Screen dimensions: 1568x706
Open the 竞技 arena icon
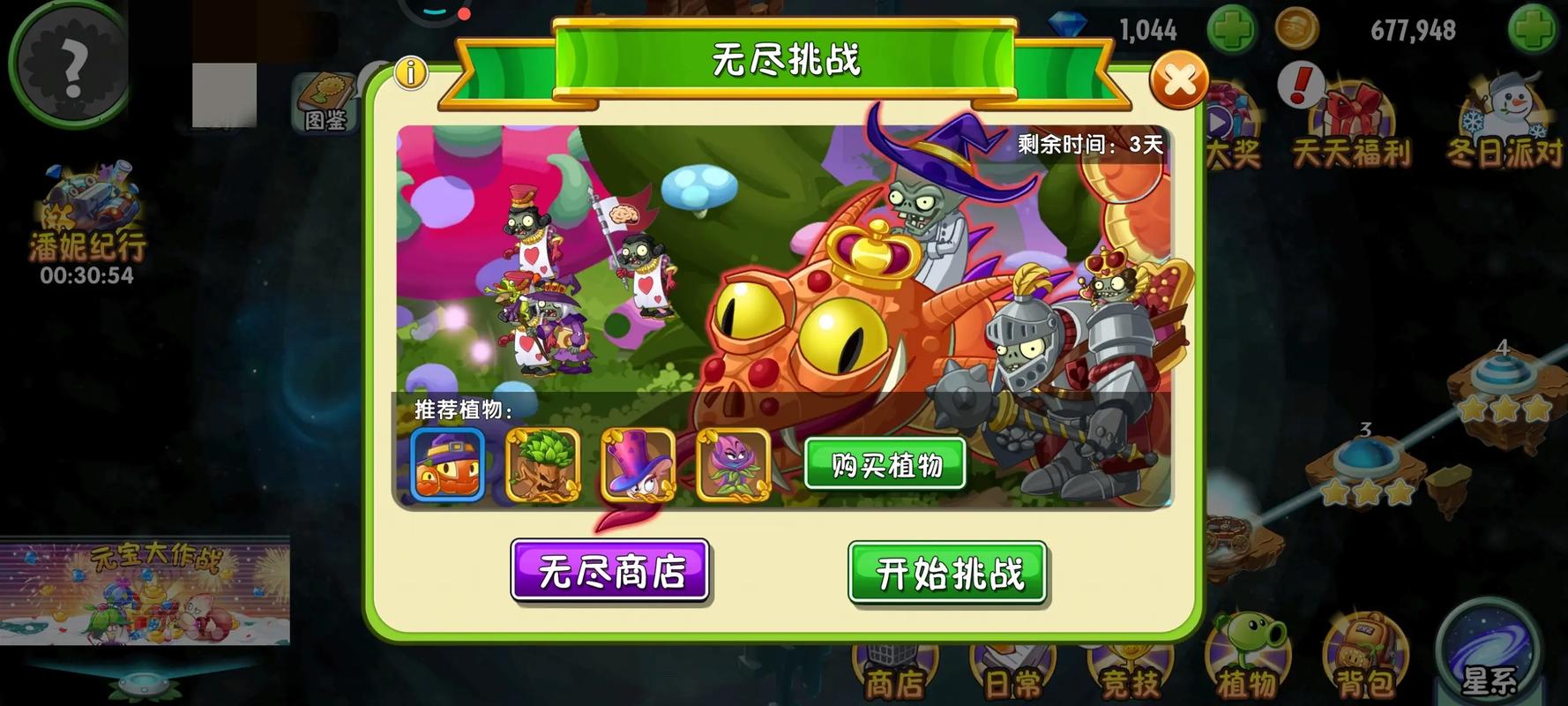pyautogui.click(x=1130, y=662)
